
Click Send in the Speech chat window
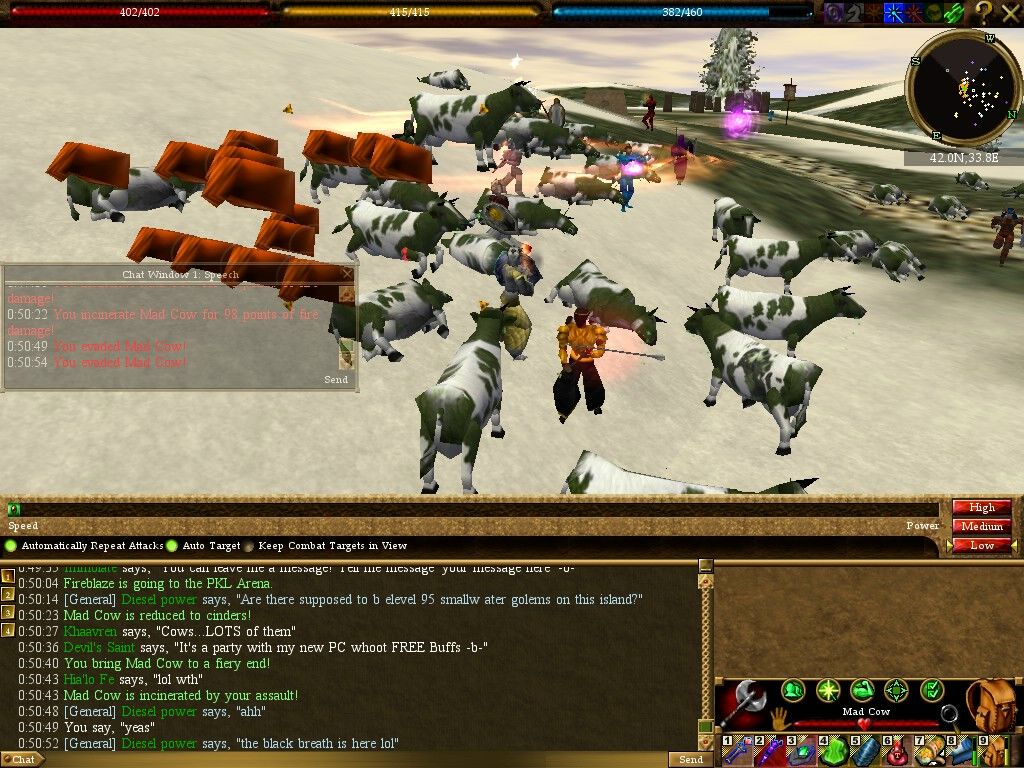[336, 380]
